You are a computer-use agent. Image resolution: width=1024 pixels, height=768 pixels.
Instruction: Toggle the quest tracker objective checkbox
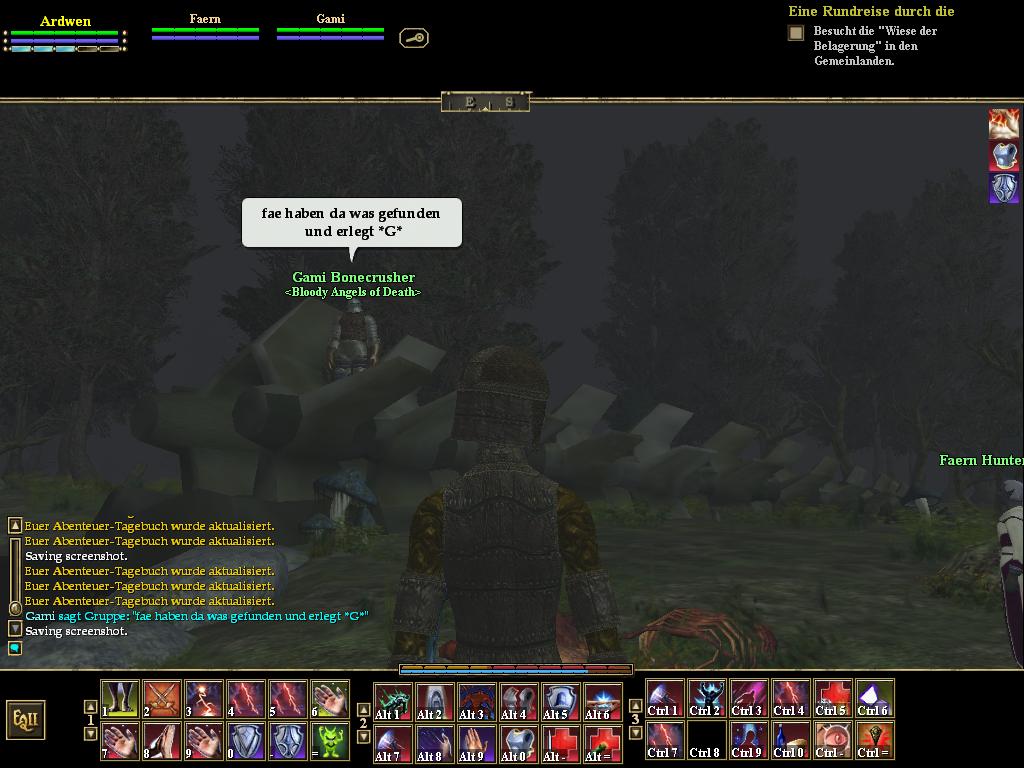coord(796,33)
